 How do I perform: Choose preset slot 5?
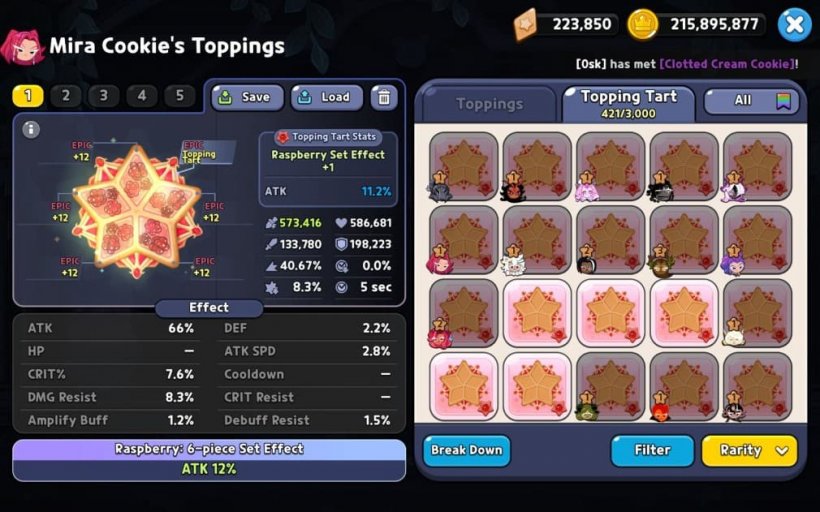point(179,96)
